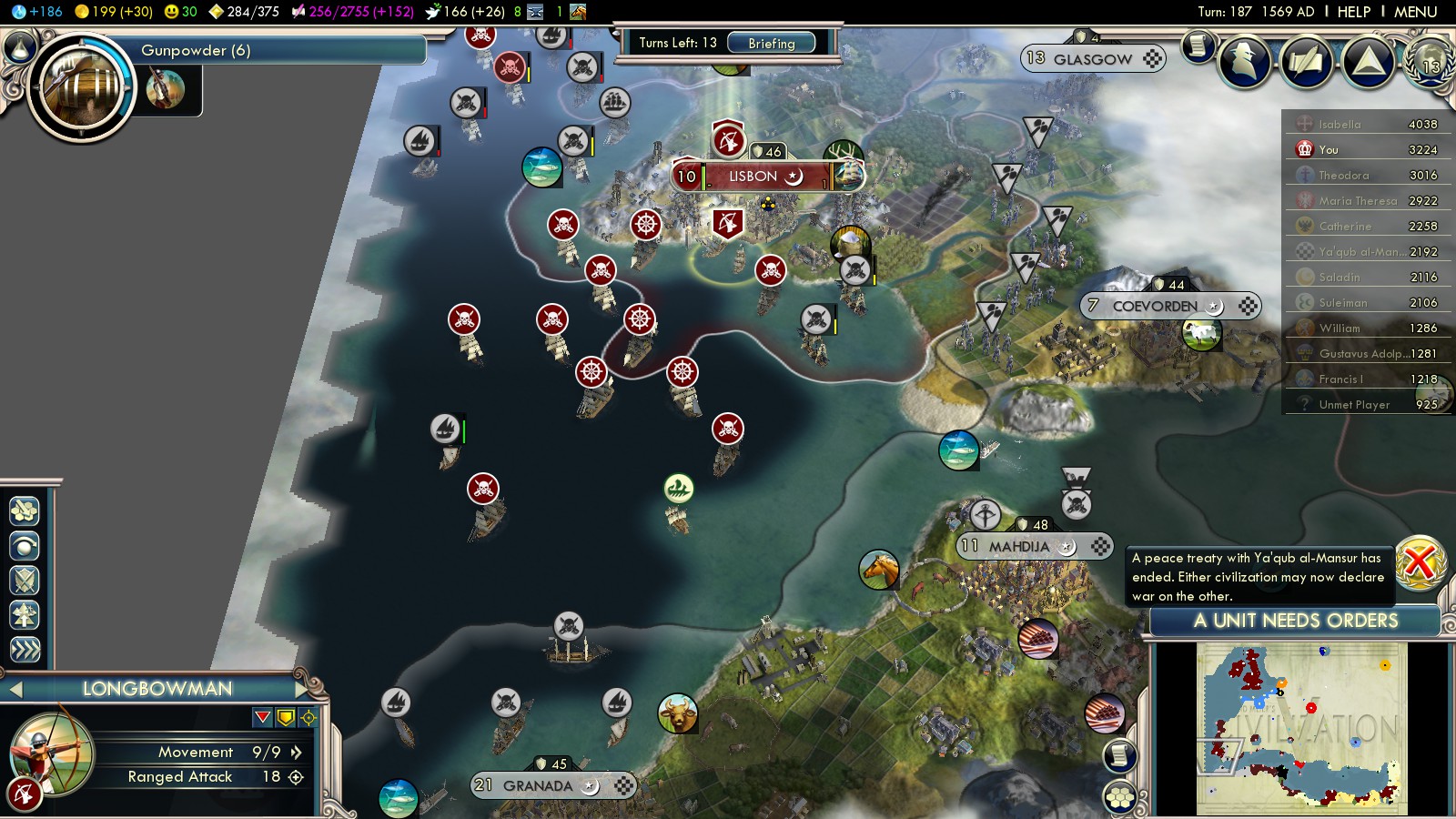Select the Glasgow city banner
This screenshot has height=819, width=1456.
pyautogui.click(x=1092, y=59)
